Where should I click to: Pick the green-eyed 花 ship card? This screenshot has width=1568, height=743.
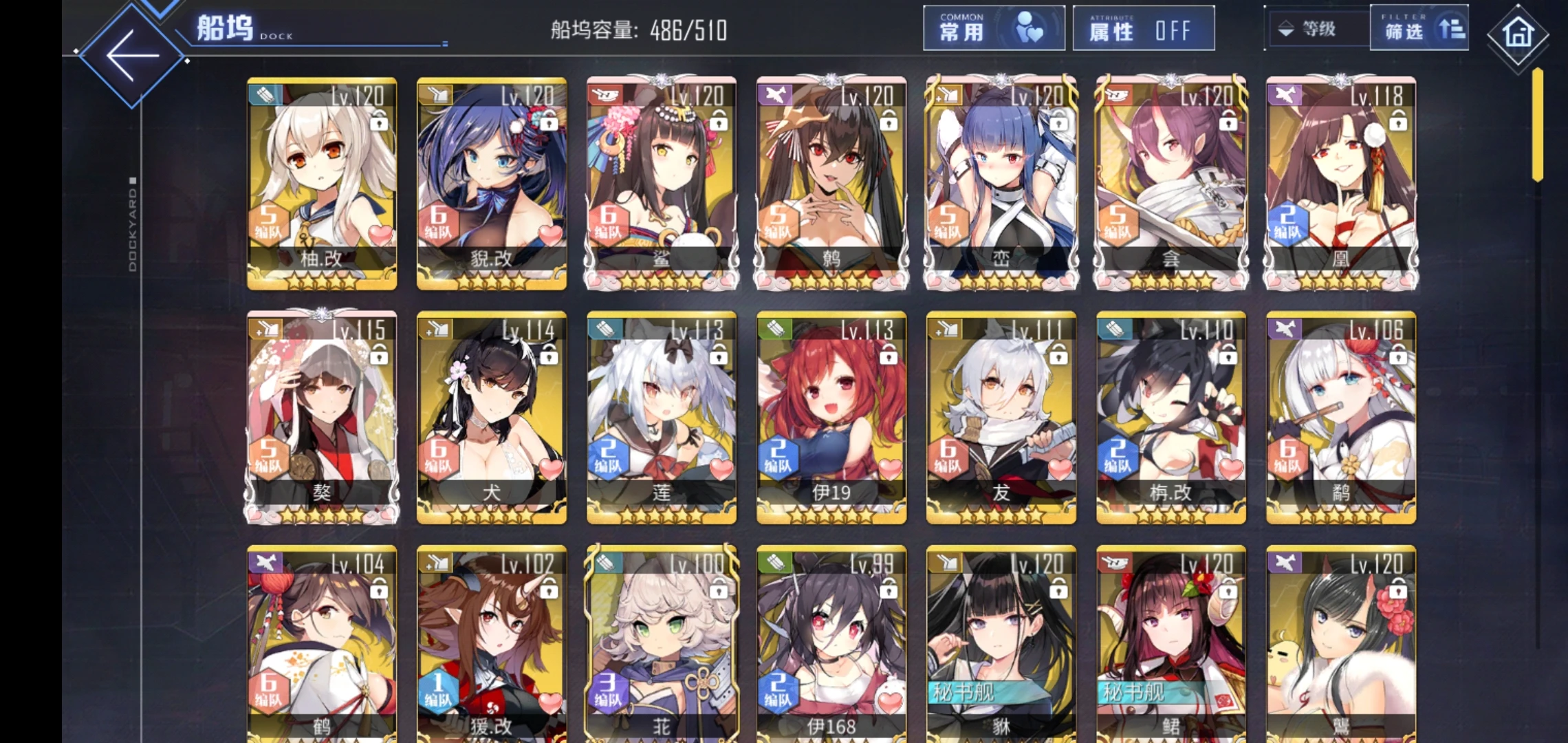(x=662, y=644)
